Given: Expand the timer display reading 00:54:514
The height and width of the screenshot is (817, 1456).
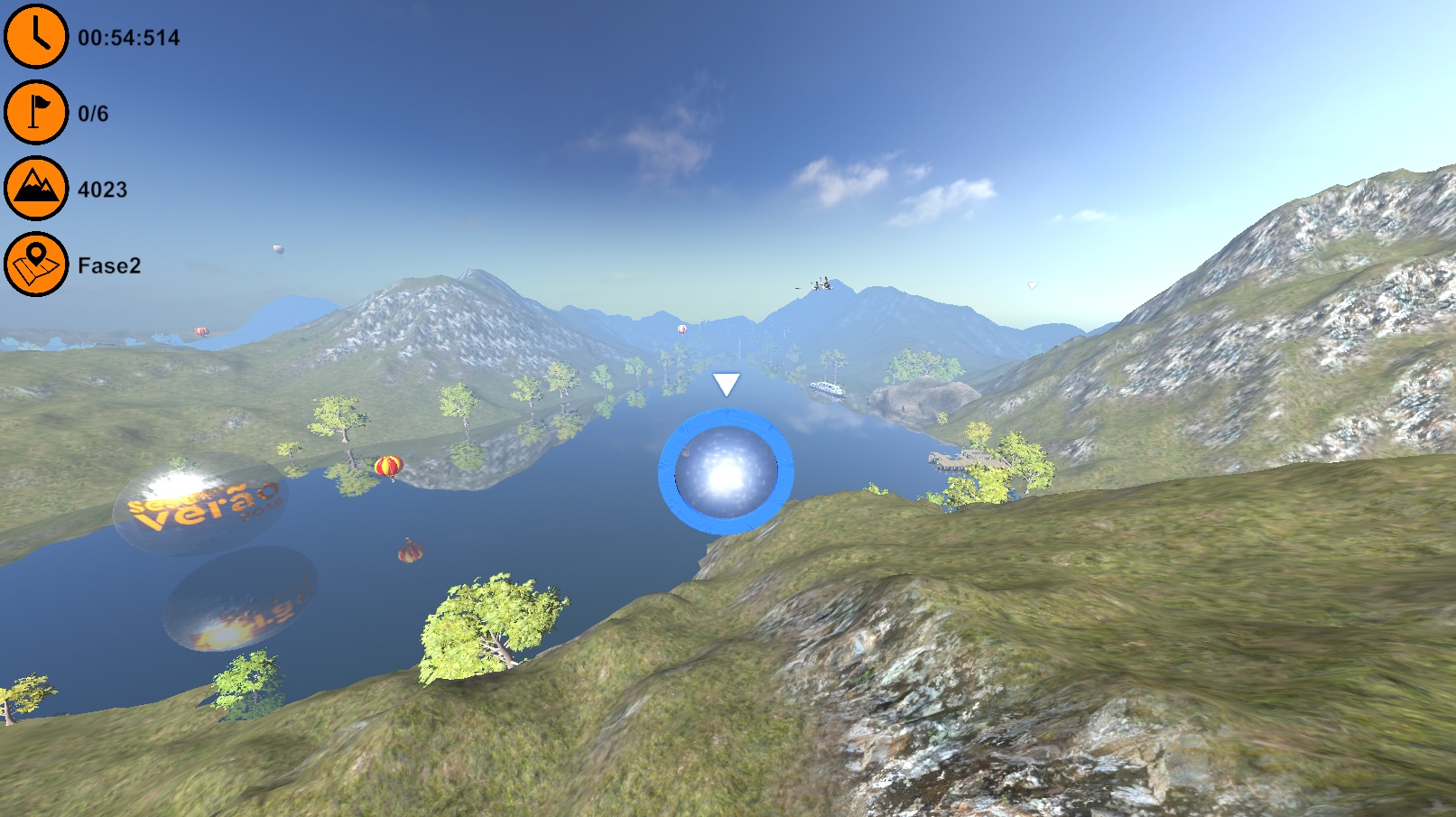Looking at the screenshot, I should [x=128, y=38].
